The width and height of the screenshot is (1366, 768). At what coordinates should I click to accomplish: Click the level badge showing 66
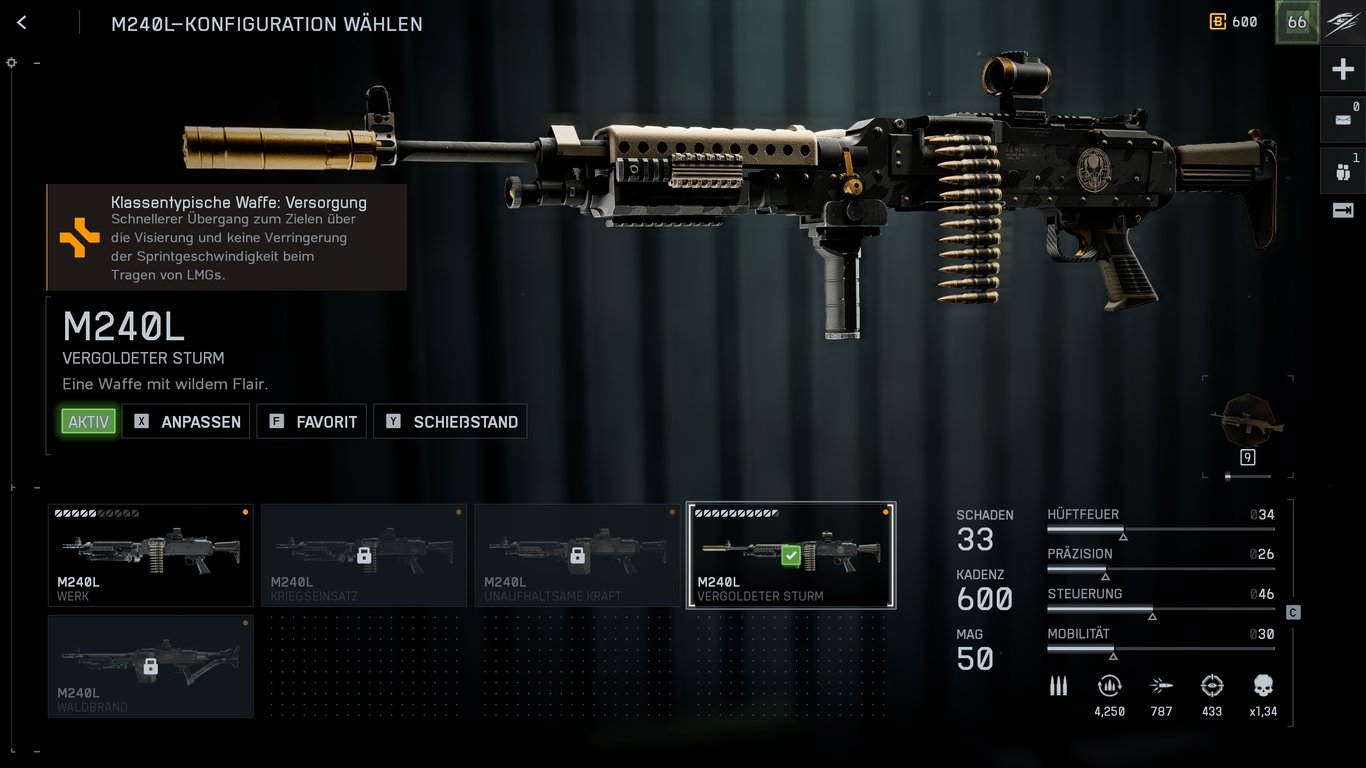pos(1296,21)
